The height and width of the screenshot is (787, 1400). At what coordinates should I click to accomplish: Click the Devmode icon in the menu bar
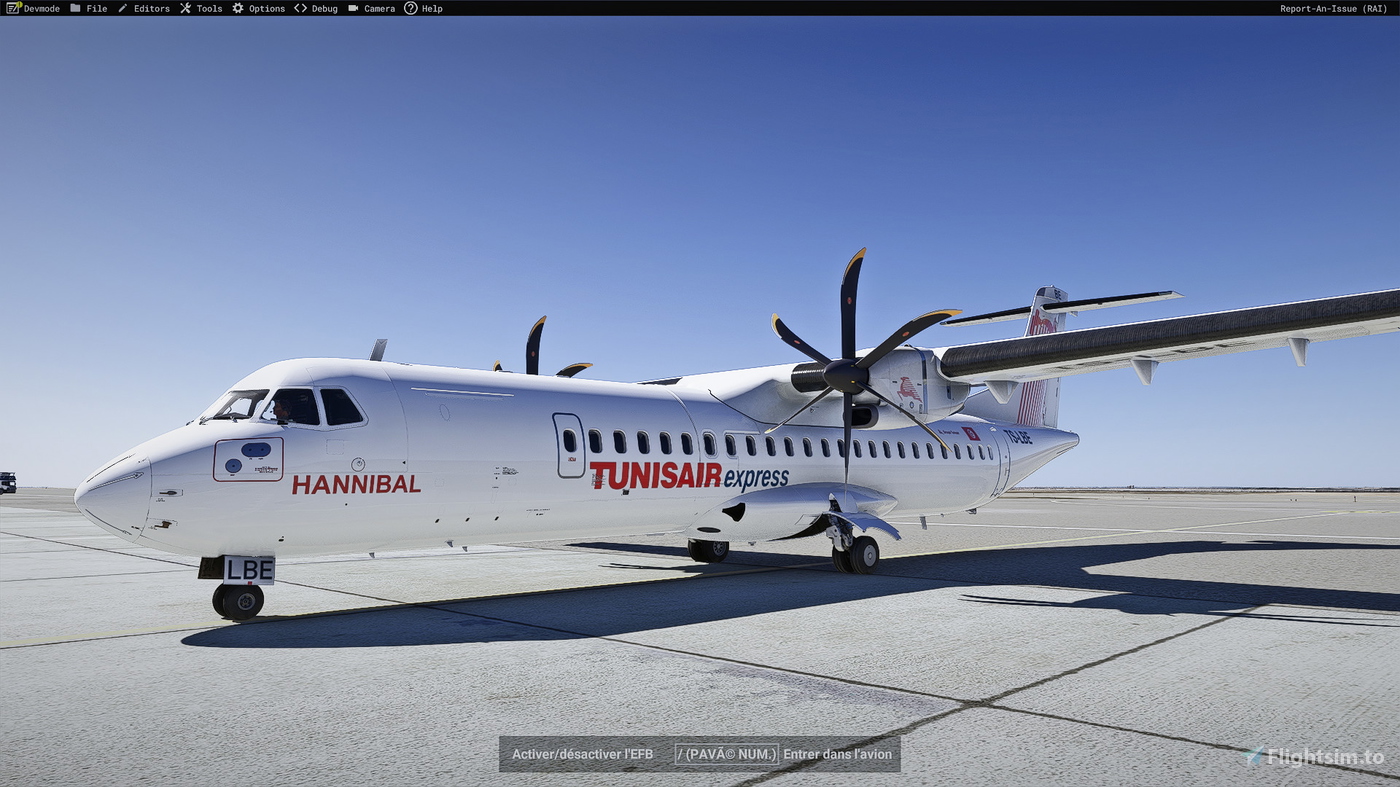tap(14, 8)
